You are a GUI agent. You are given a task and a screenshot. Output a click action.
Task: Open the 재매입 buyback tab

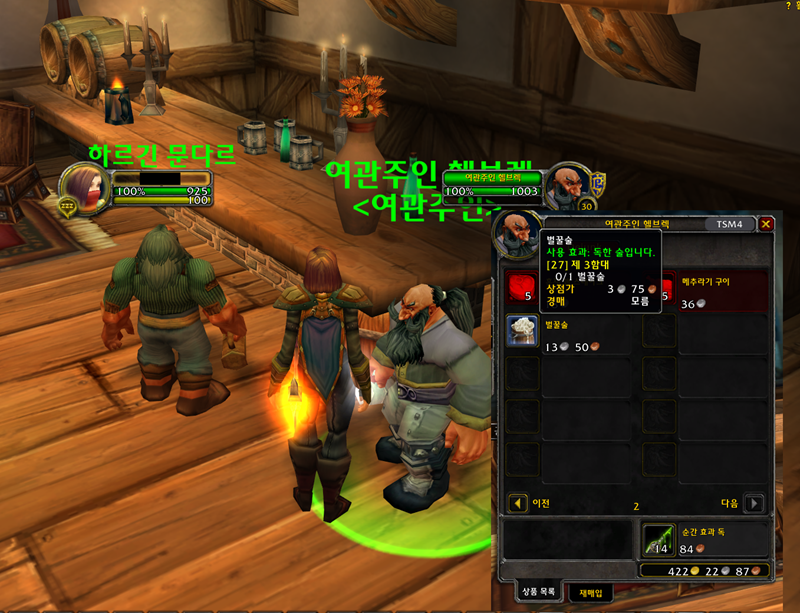[590, 593]
